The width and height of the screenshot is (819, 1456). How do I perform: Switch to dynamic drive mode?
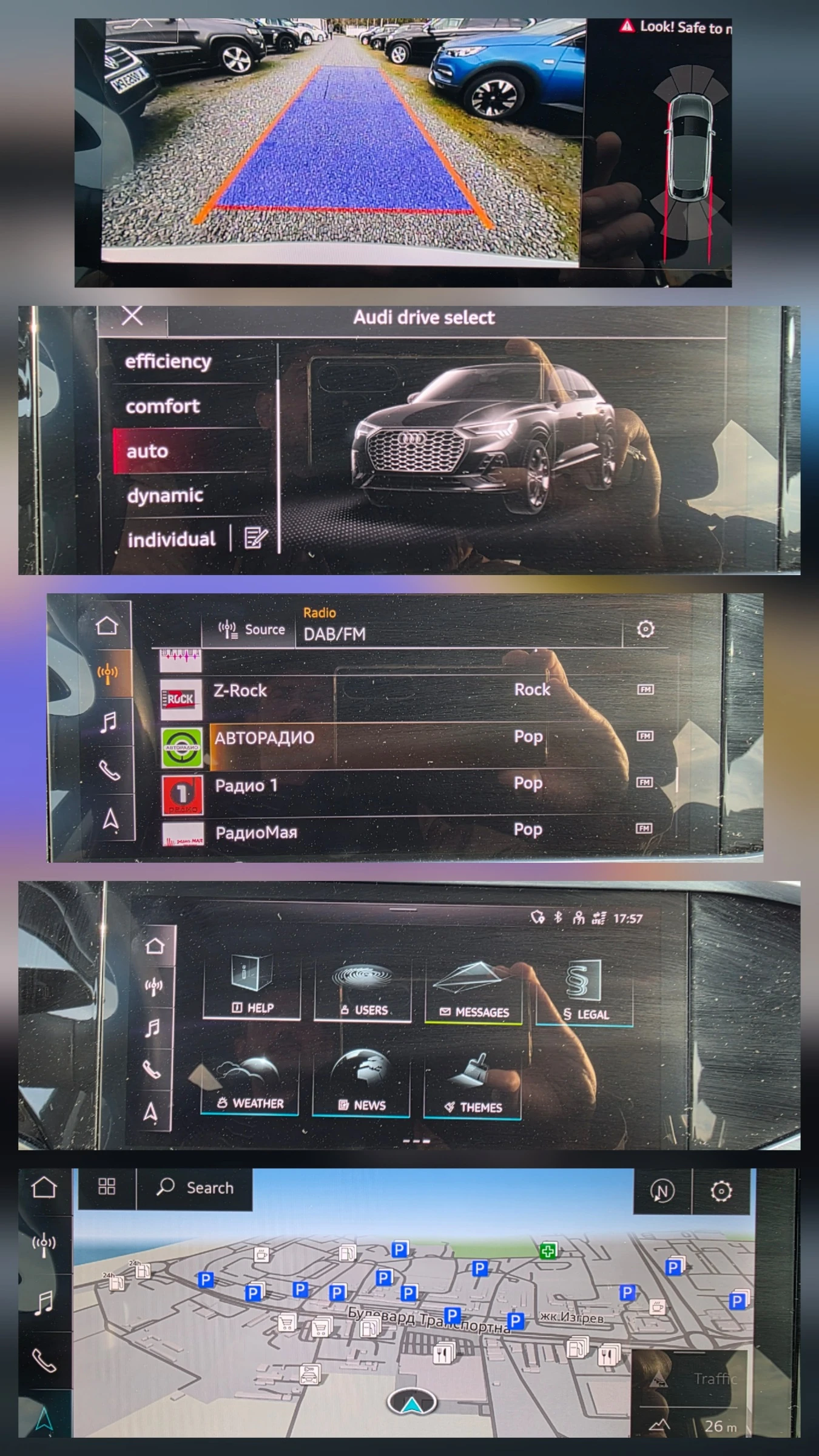(165, 496)
